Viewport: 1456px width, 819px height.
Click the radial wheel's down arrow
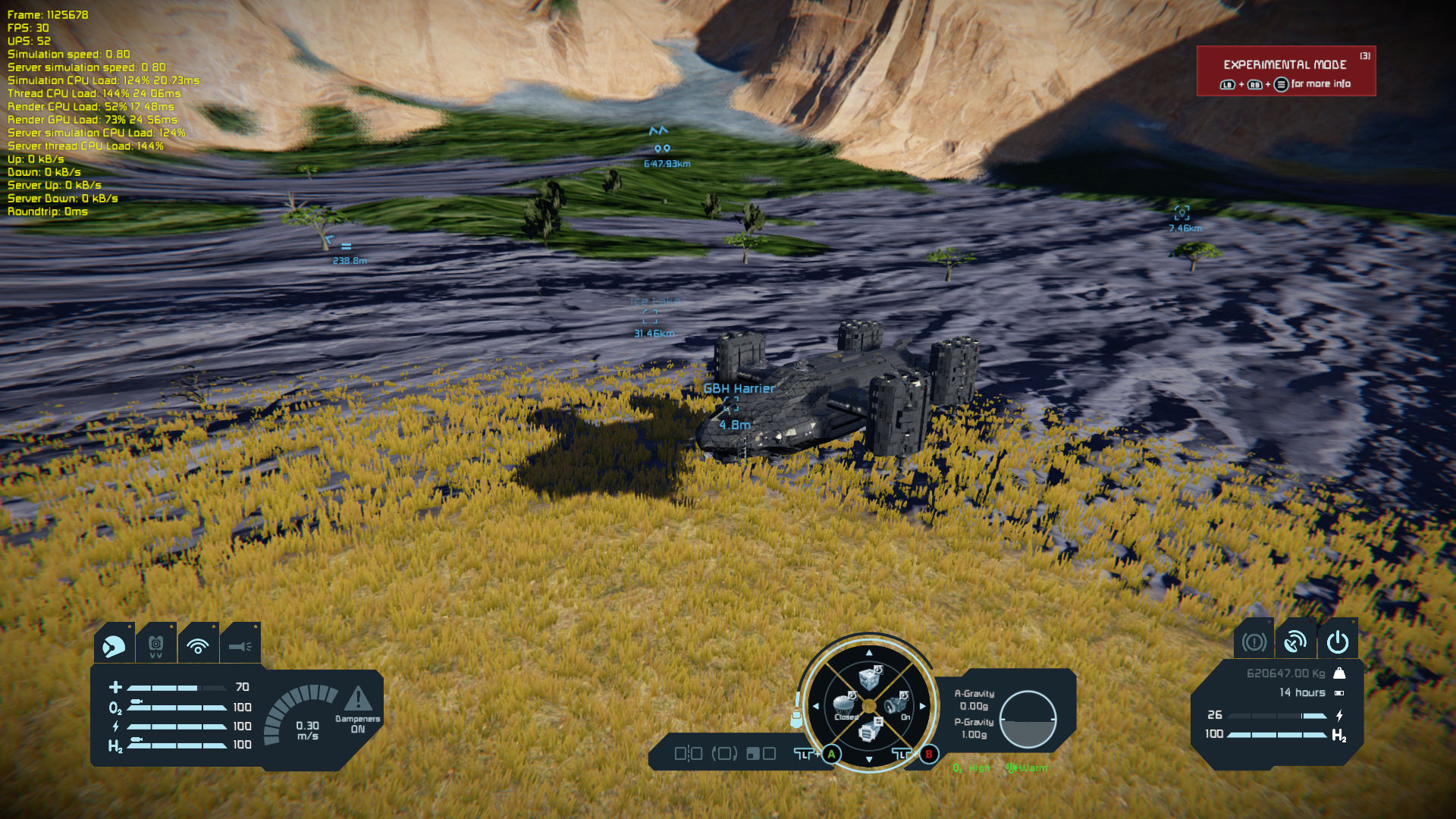pyautogui.click(x=869, y=759)
